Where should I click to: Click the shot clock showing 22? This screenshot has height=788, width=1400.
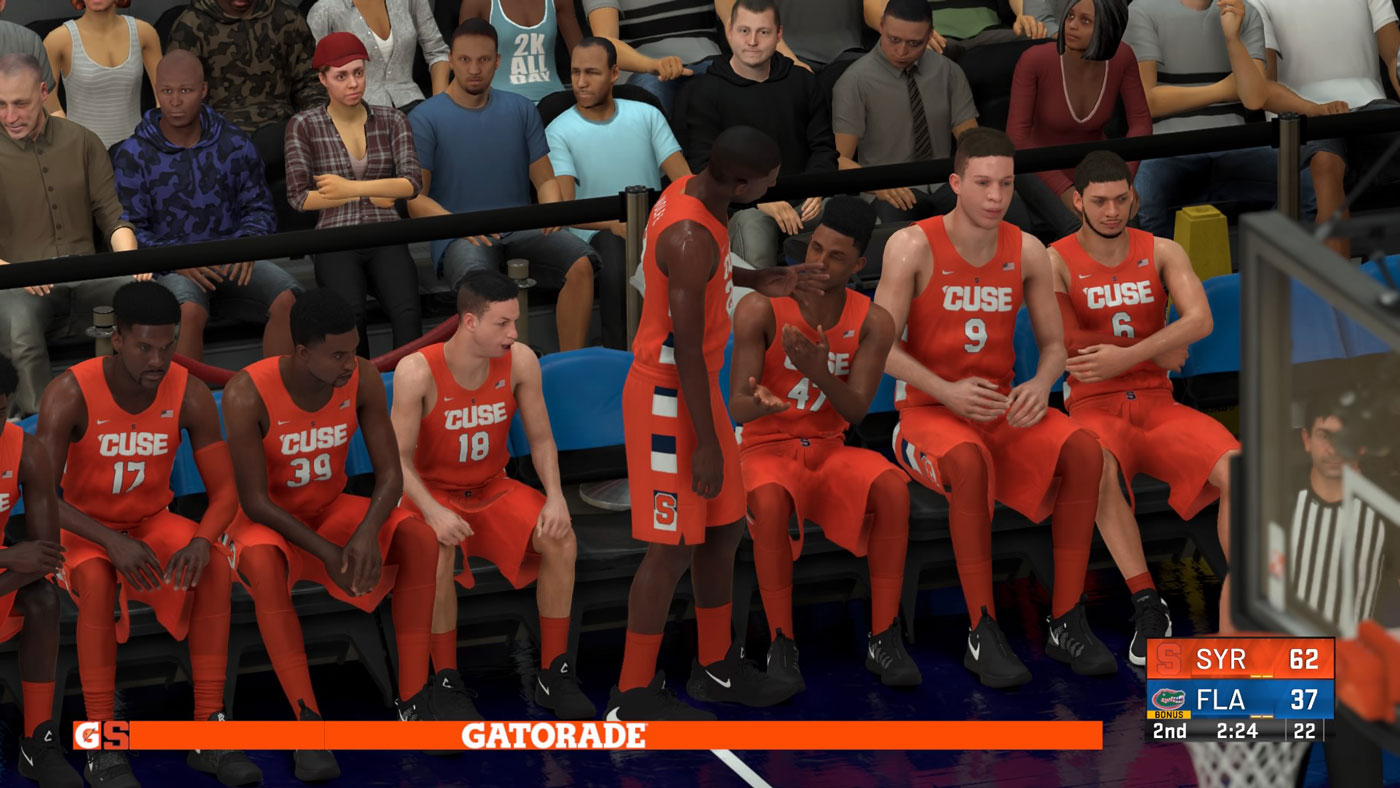pyautogui.click(x=1303, y=729)
